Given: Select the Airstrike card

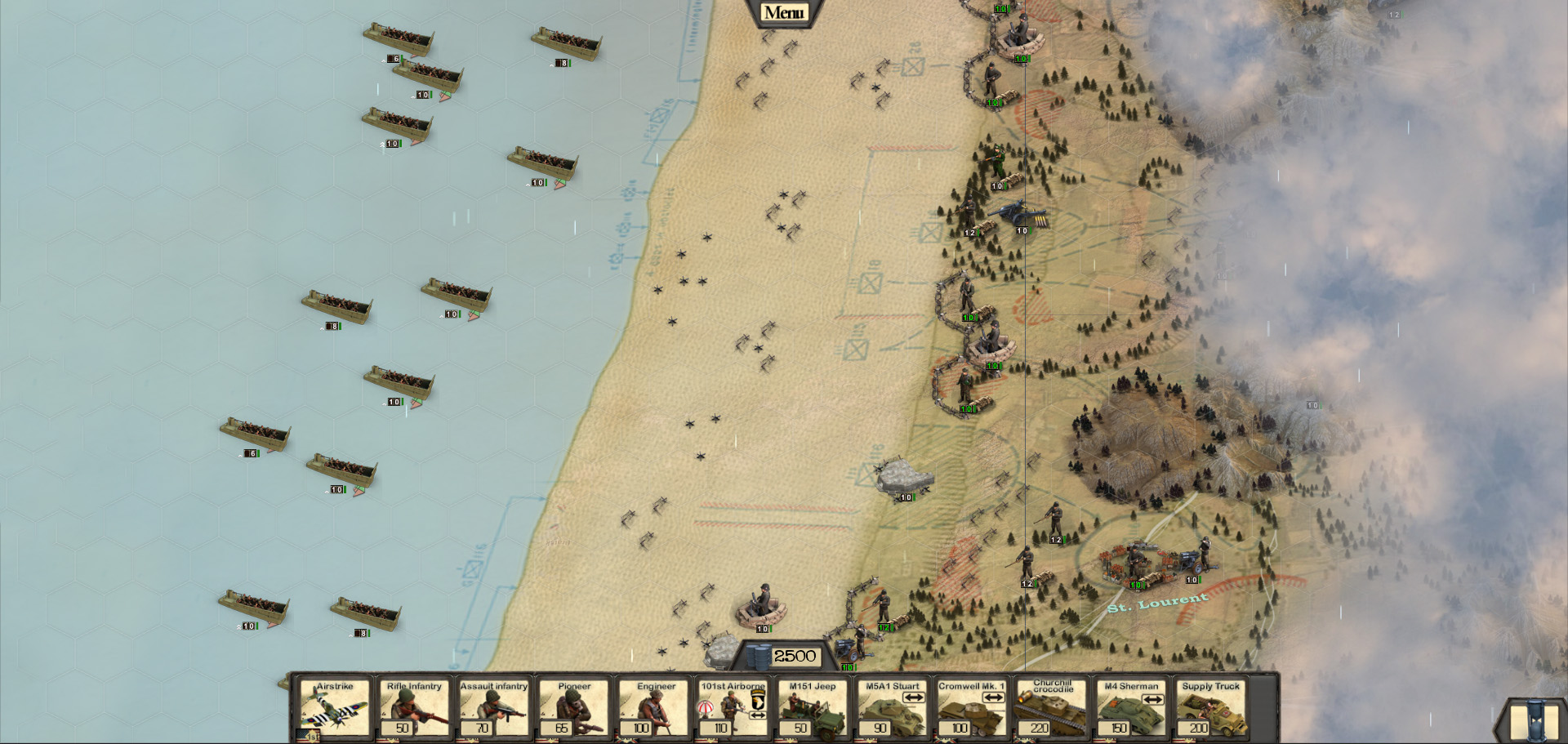Looking at the screenshot, I should [334, 709].
